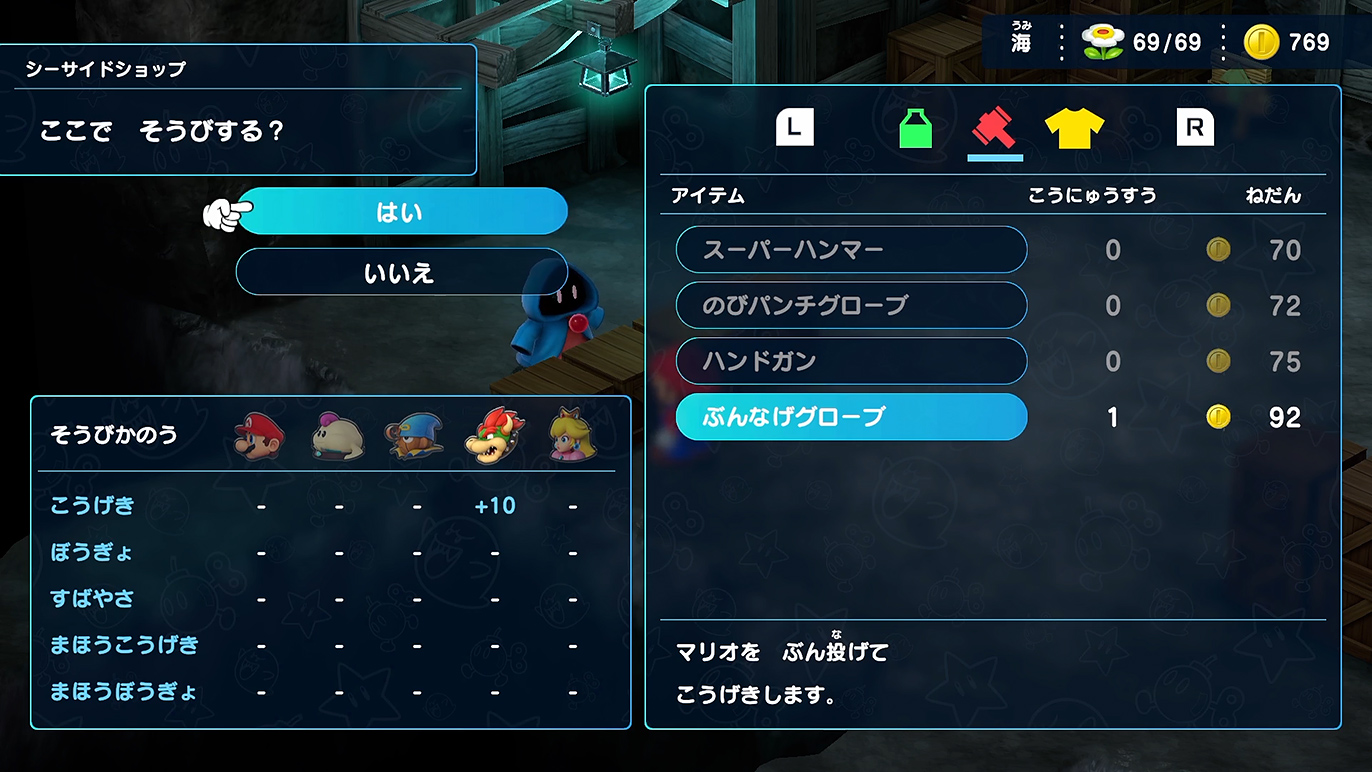The height and width of the screenshot is (772, 1372).
Task: Select the のびパンチグローブ shop item
Action: pyautogui.click(x=851, y=305)
